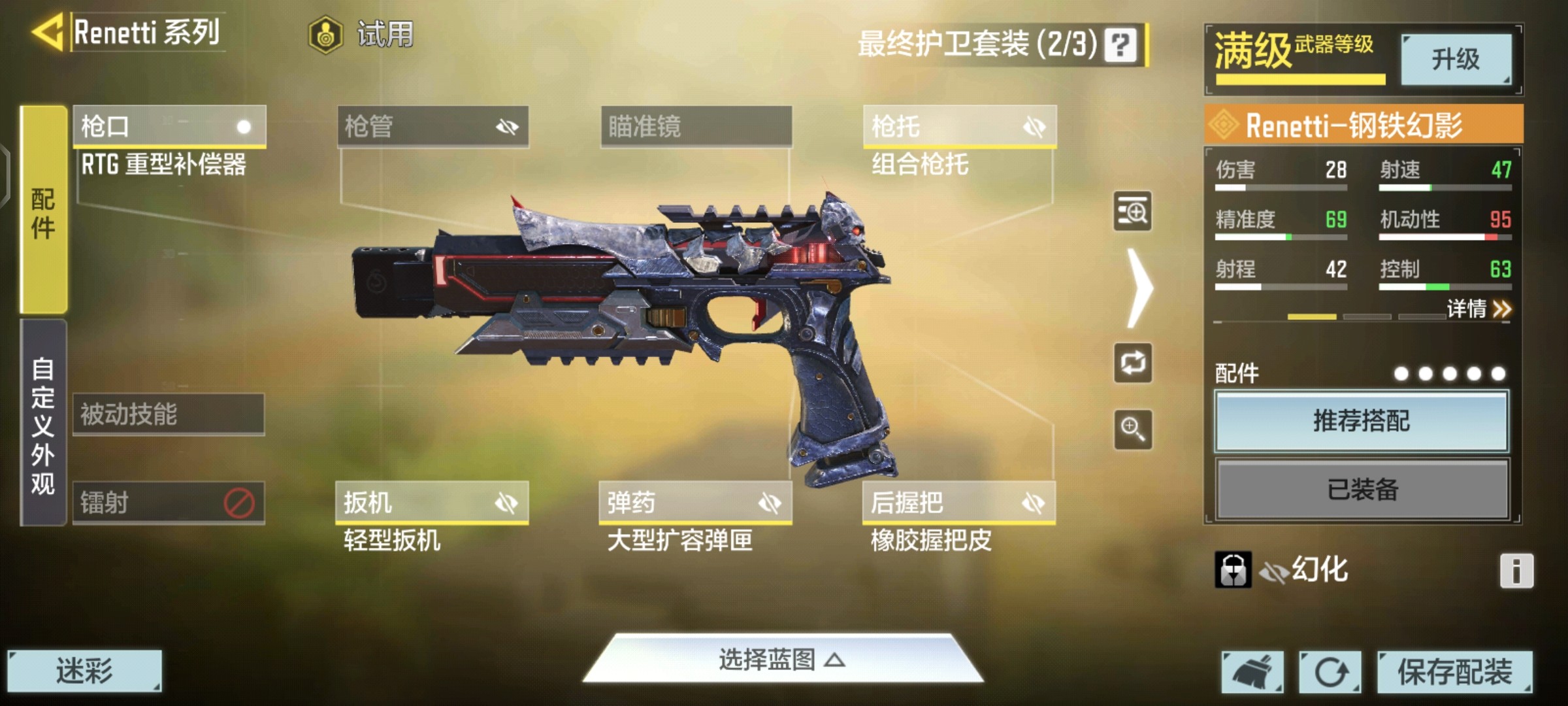Viewport: 1568px width, 706px height.
Task: Select the 镭射 laser slot
Action: 169,503
